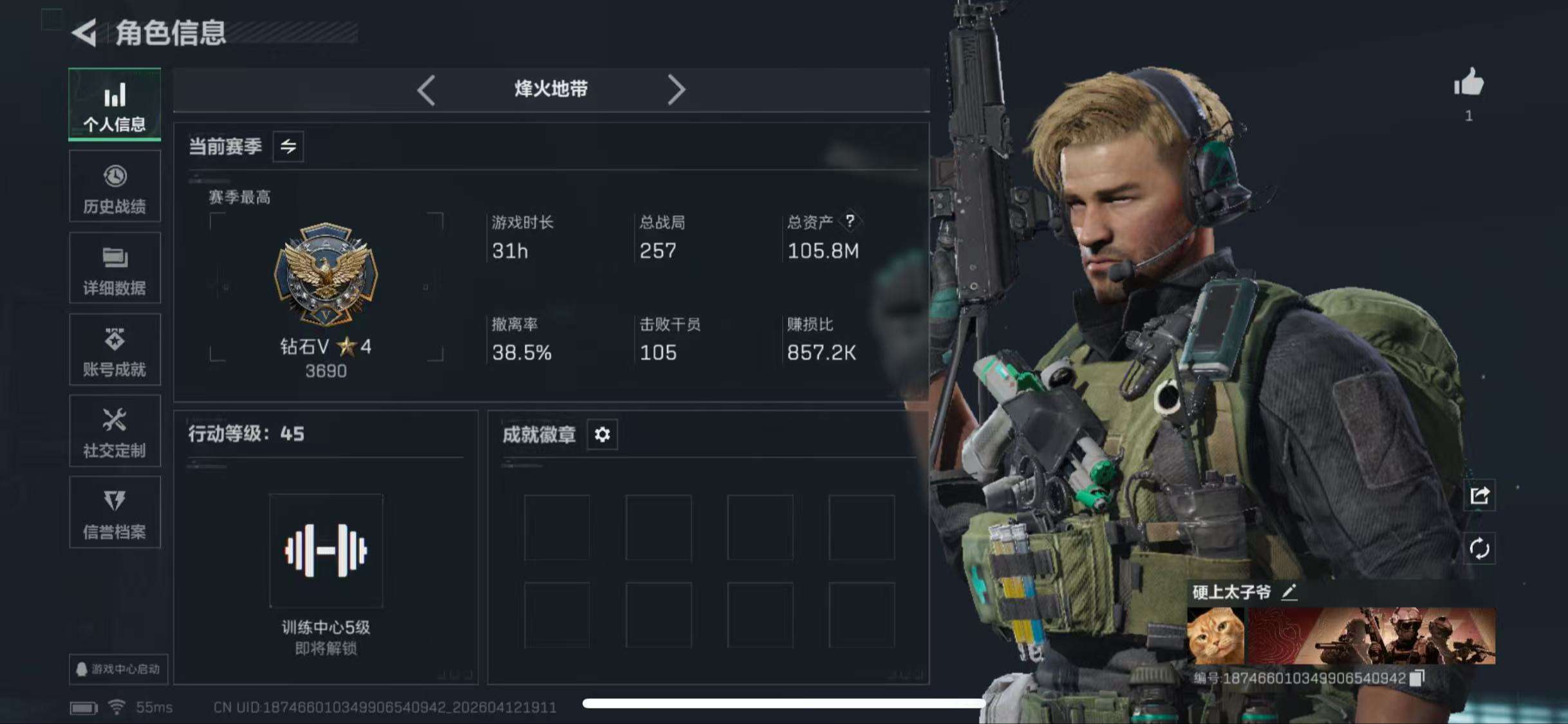Toggle the 当前赛季 season switch button
Screen dimensions: 1568x724
[288, 147]
